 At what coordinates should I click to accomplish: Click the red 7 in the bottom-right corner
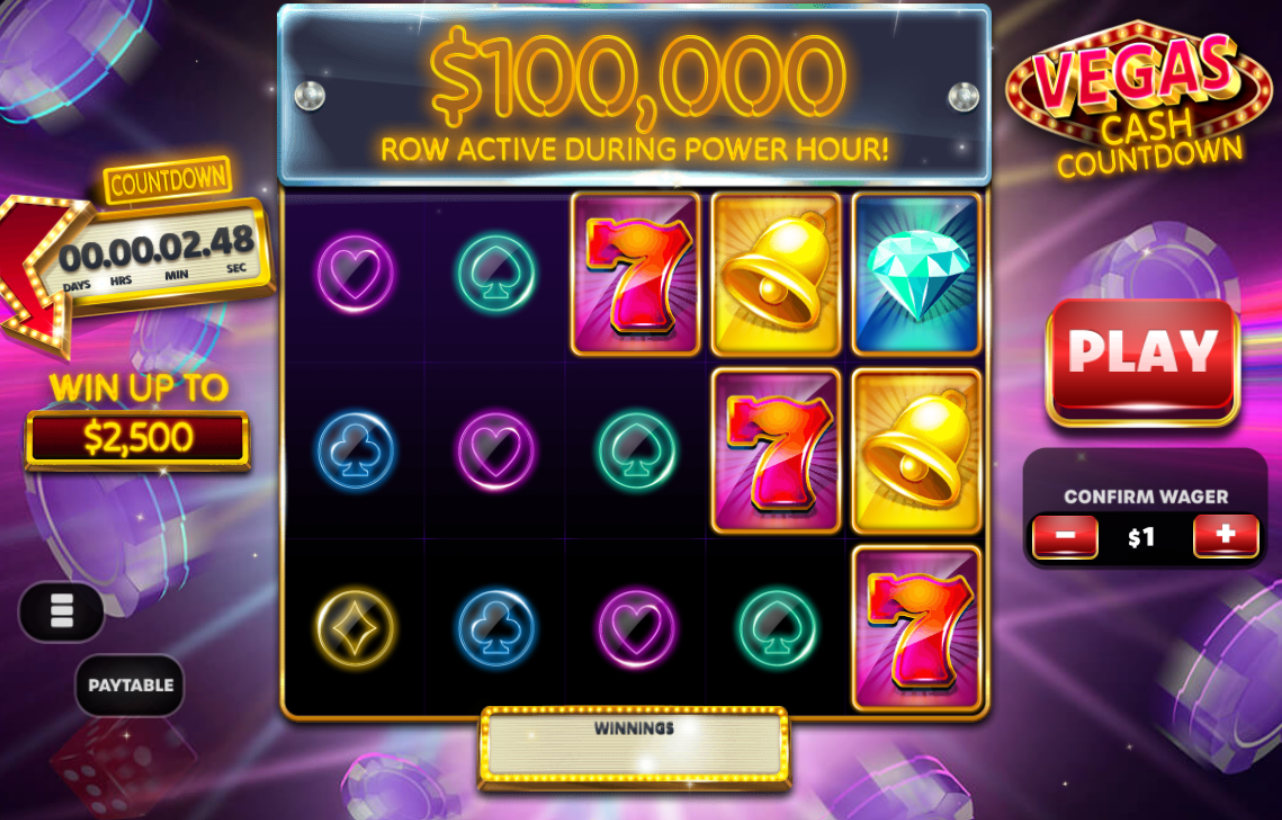(915, 630)
